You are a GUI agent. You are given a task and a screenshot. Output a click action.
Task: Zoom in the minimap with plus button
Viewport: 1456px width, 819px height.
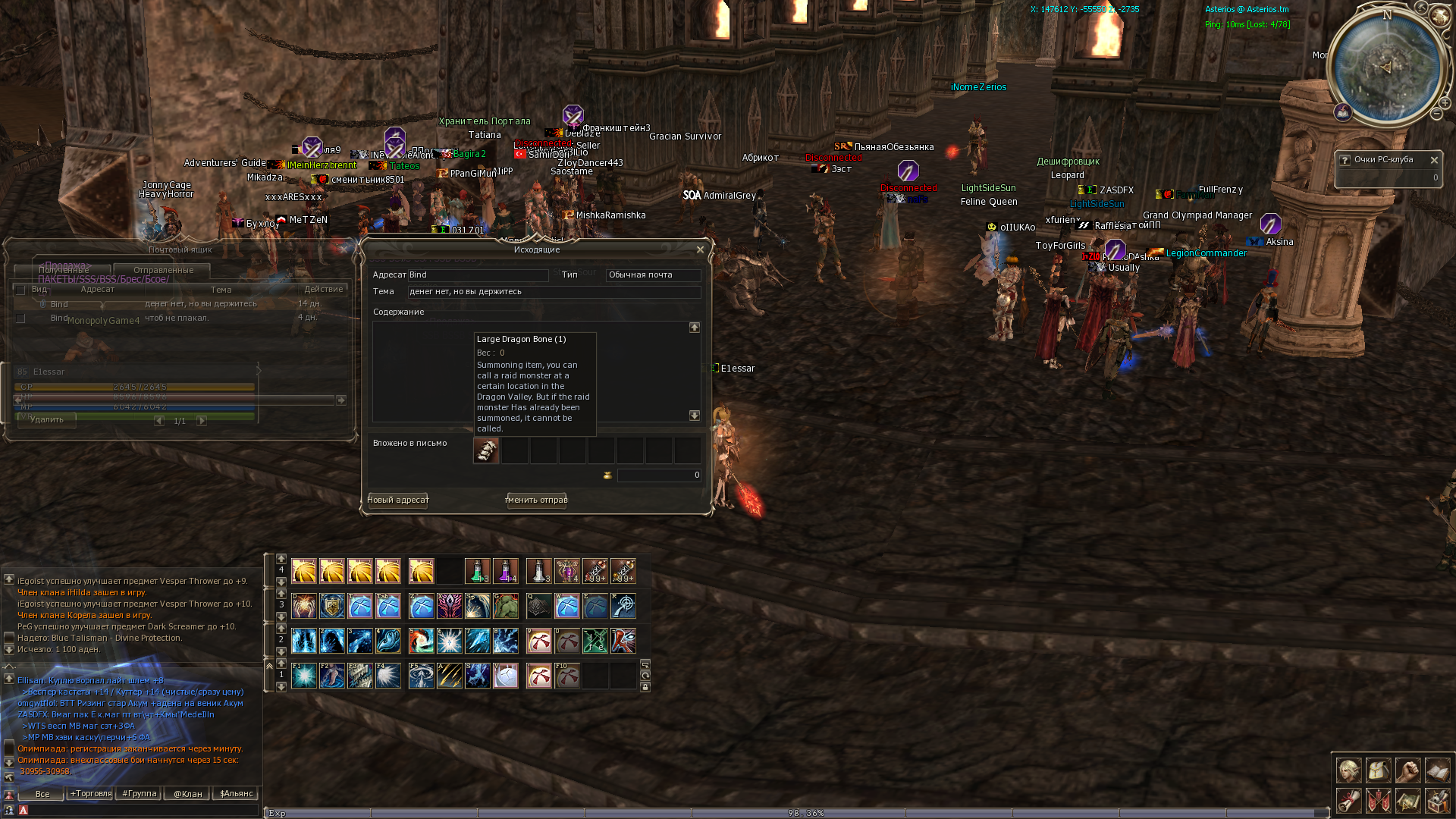(1446, 102)
